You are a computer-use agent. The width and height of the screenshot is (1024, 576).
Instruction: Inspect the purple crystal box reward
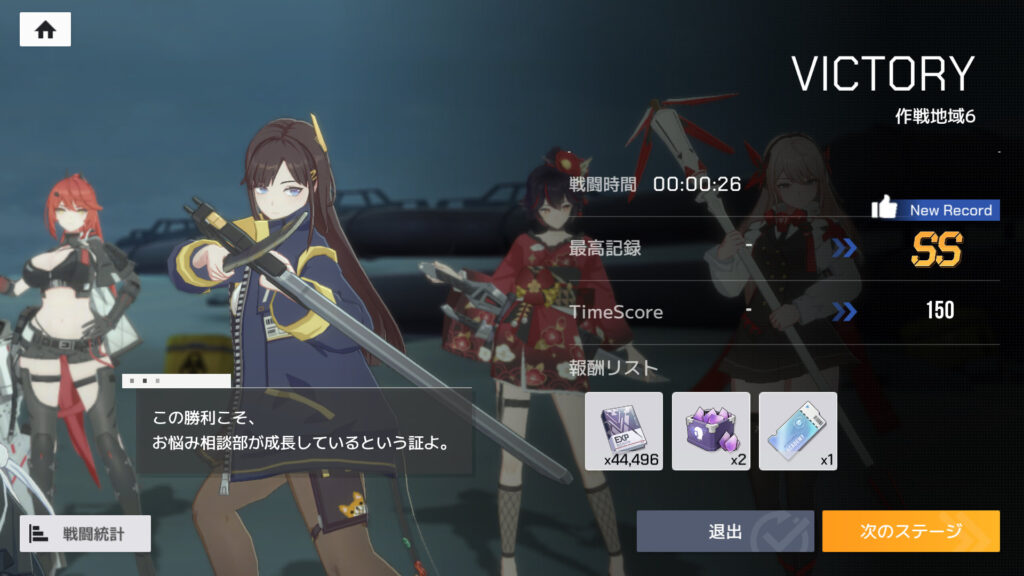click(x=711, y=431)
